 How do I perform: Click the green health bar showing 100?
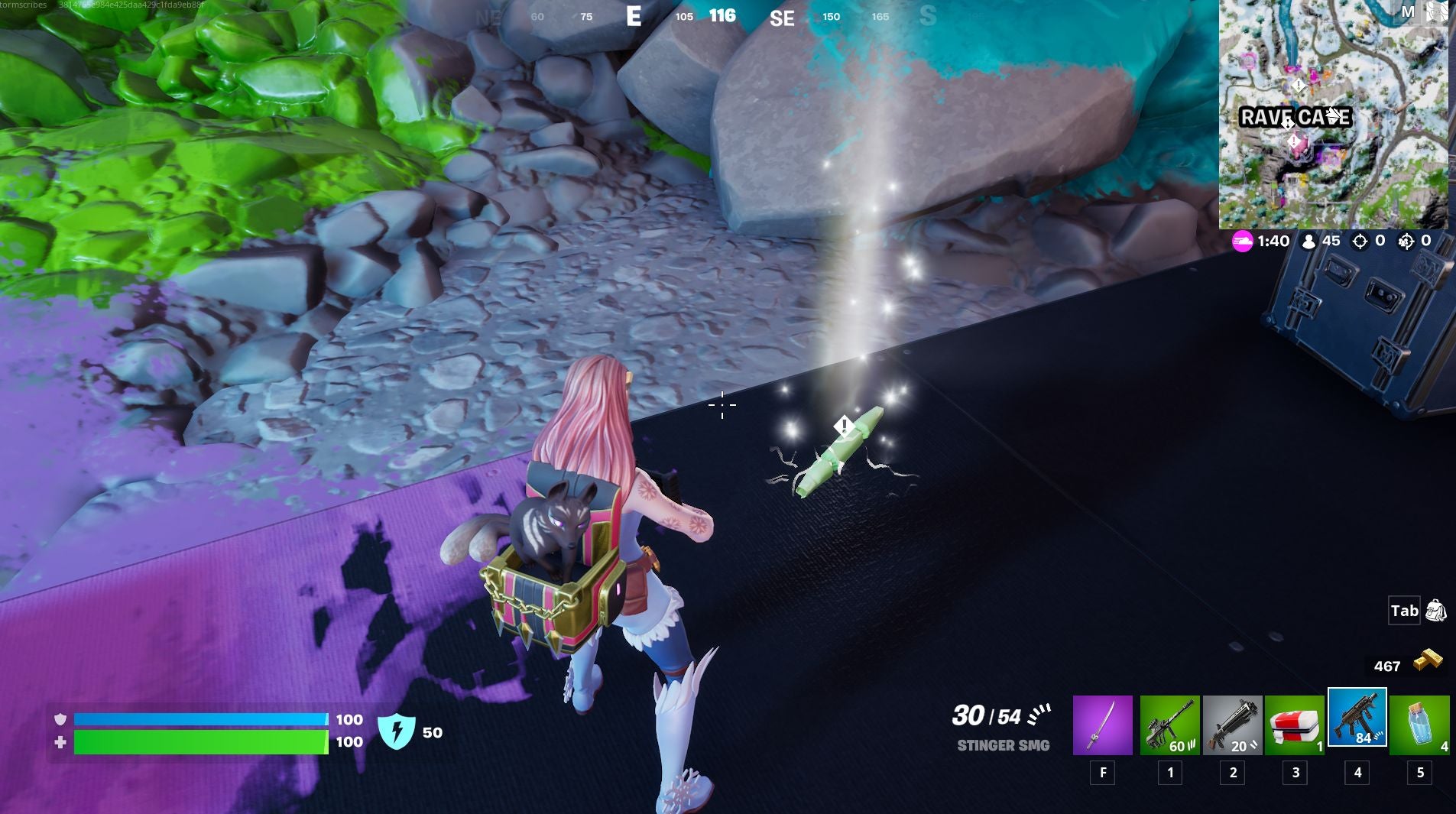tap(199, 741)
